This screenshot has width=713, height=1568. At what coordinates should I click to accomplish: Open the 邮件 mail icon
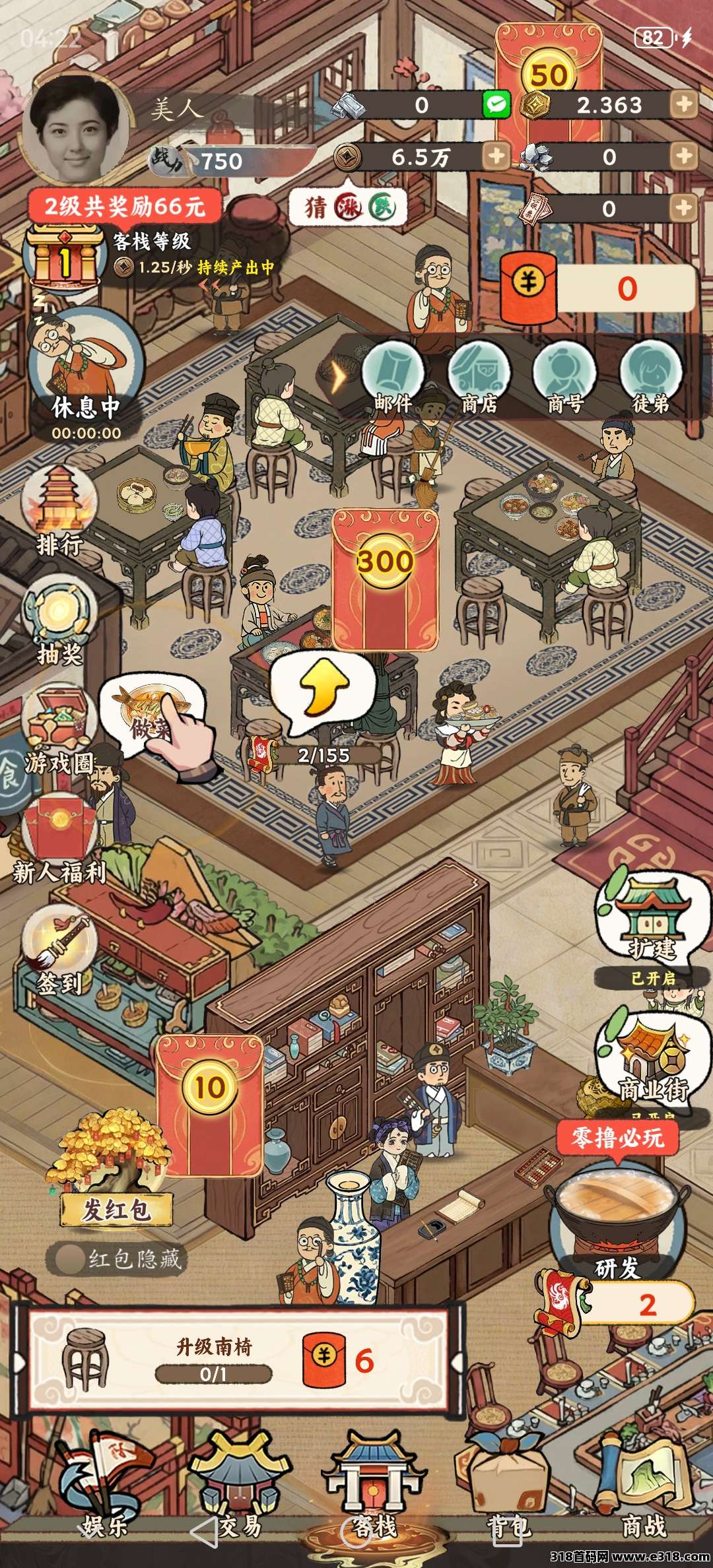tap(393, 376)
